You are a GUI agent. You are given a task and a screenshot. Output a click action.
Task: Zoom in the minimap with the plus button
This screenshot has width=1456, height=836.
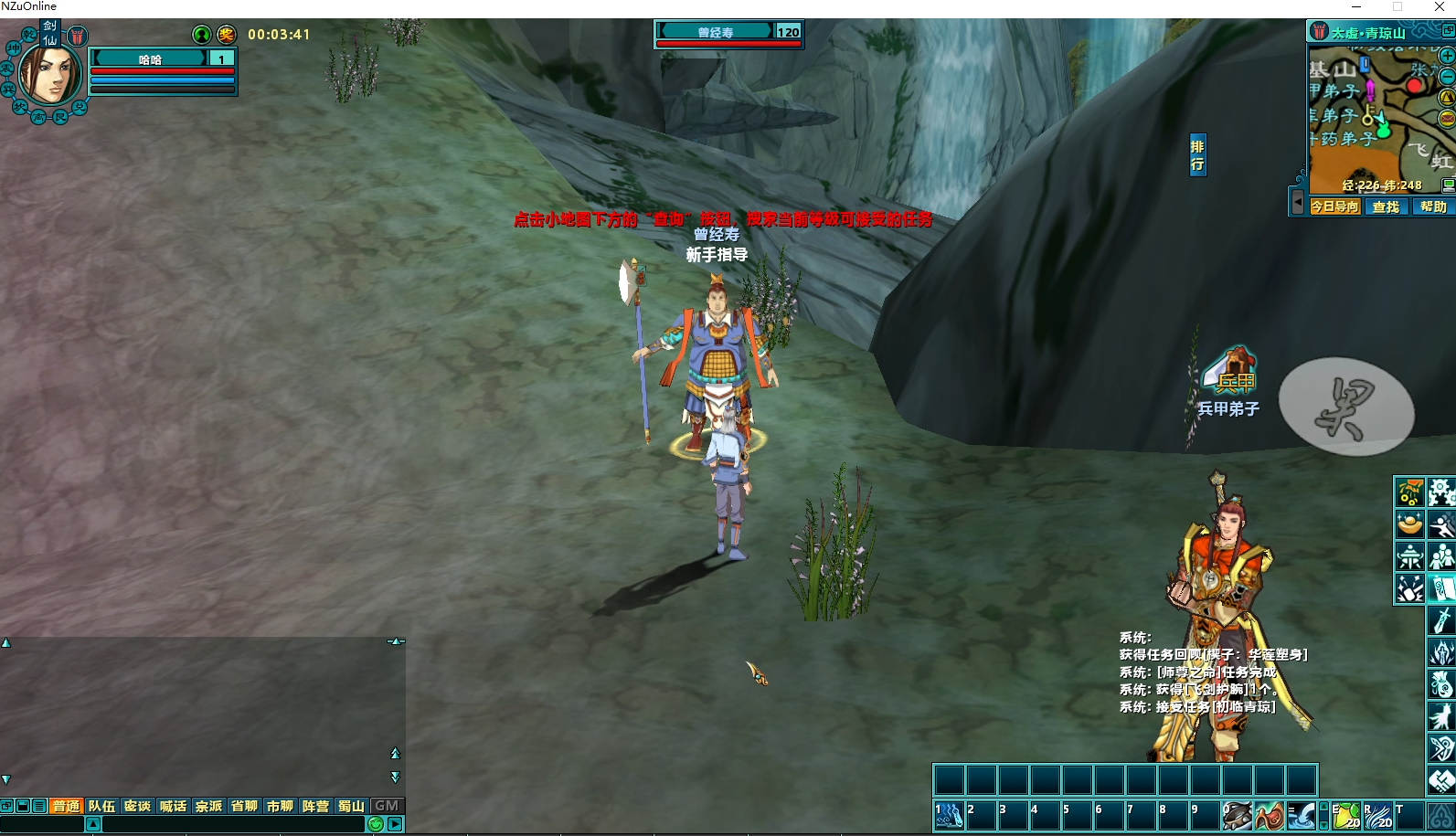click(x=1447, y=56)
